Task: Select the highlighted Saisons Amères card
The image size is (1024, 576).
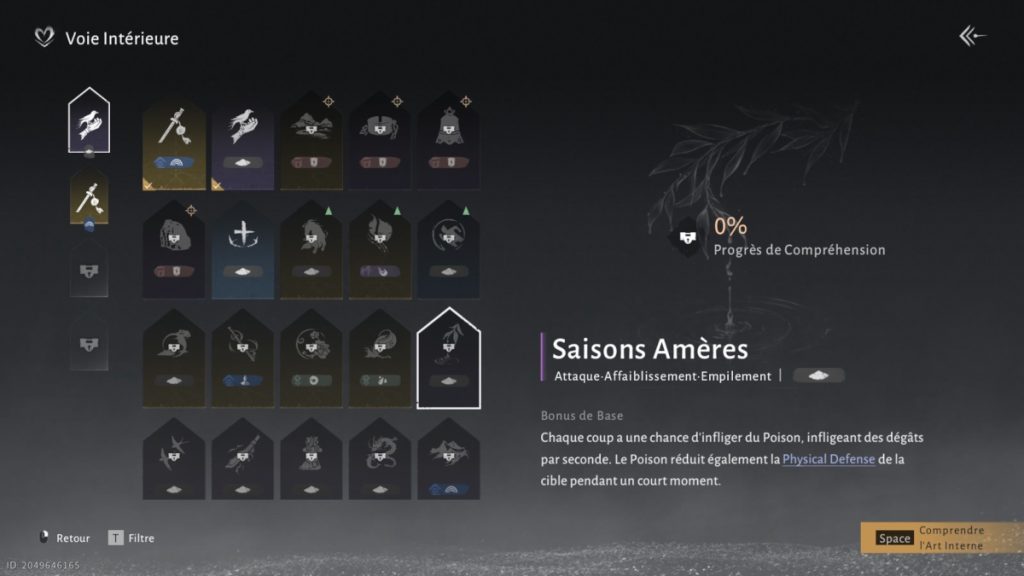Action: coord(449,356)
